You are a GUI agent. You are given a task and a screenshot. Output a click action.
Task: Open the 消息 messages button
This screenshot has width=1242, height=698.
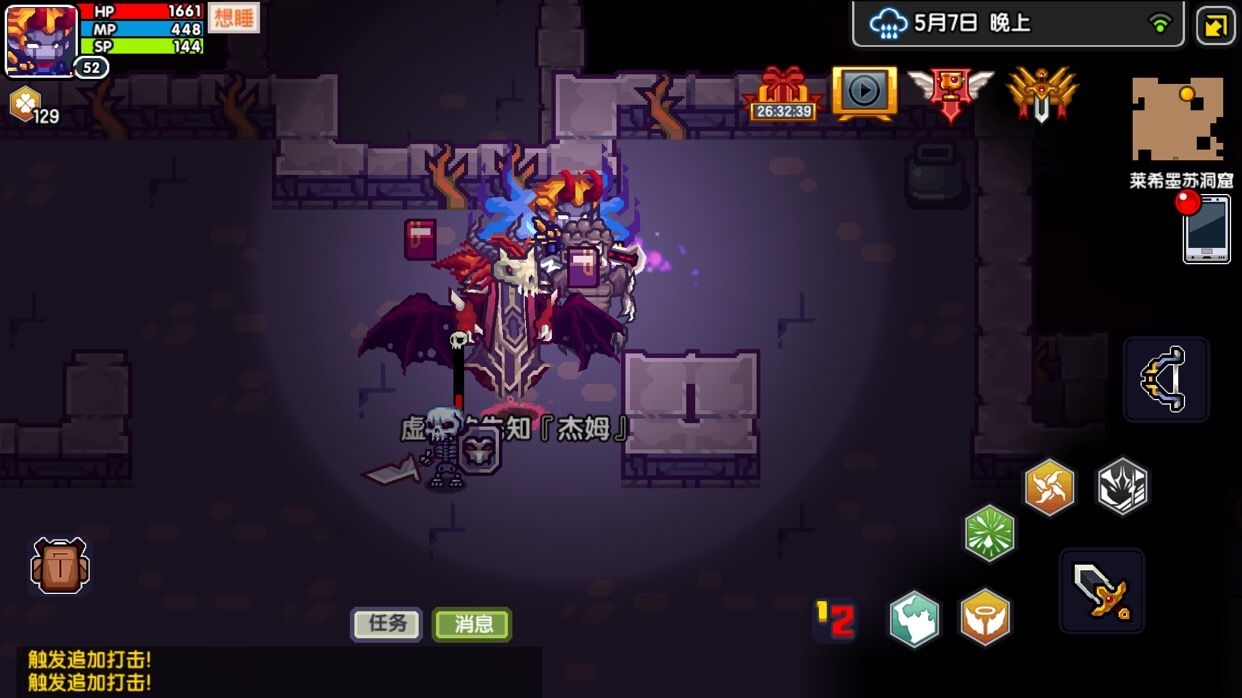point(472,624)
